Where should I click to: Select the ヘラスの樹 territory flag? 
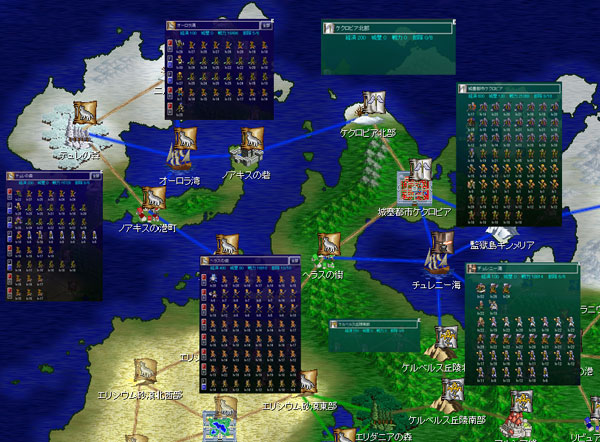click(329, 245)
